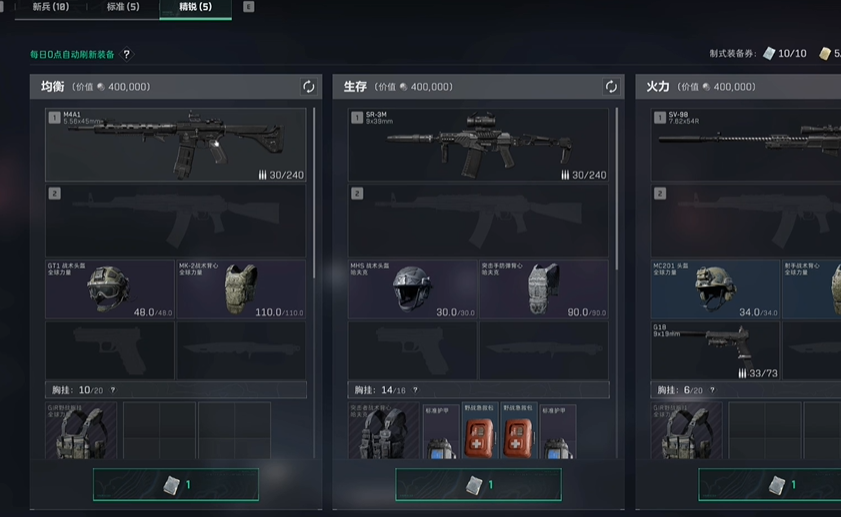Refresh the 生存 loadout set

tap(611, 87)
